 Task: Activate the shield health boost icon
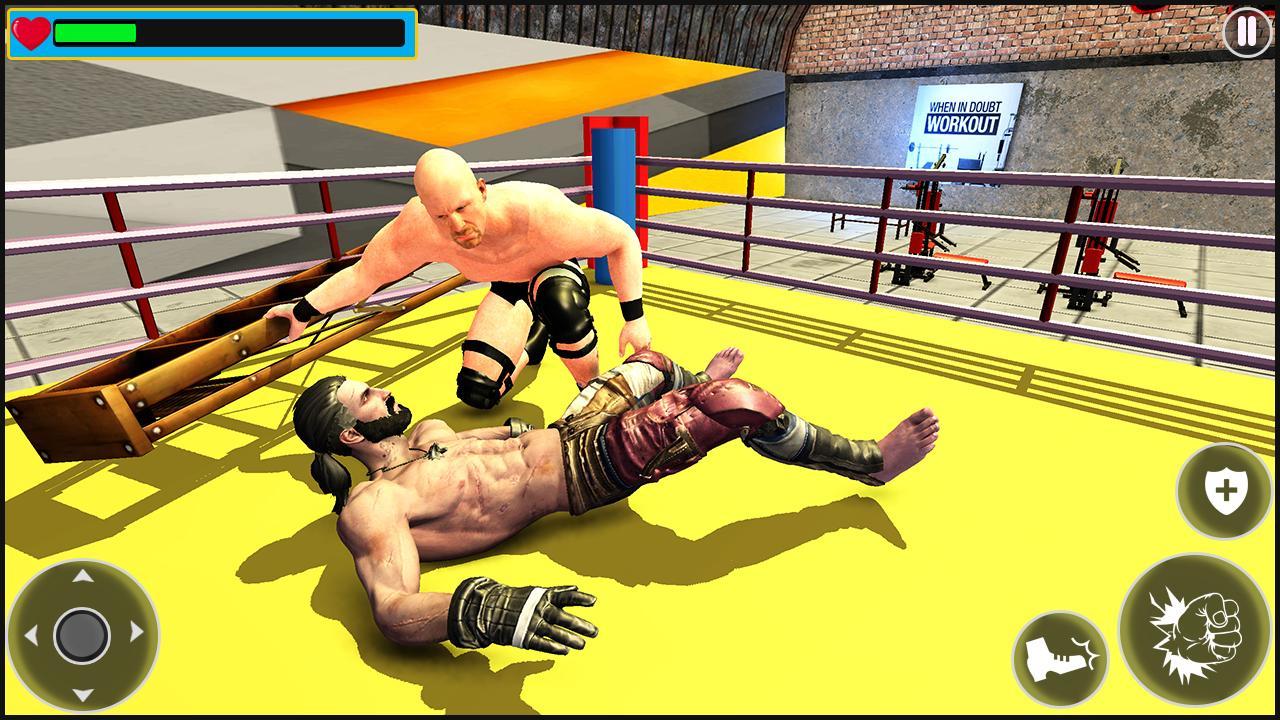pyautogui.click(x=1222, y=490)
